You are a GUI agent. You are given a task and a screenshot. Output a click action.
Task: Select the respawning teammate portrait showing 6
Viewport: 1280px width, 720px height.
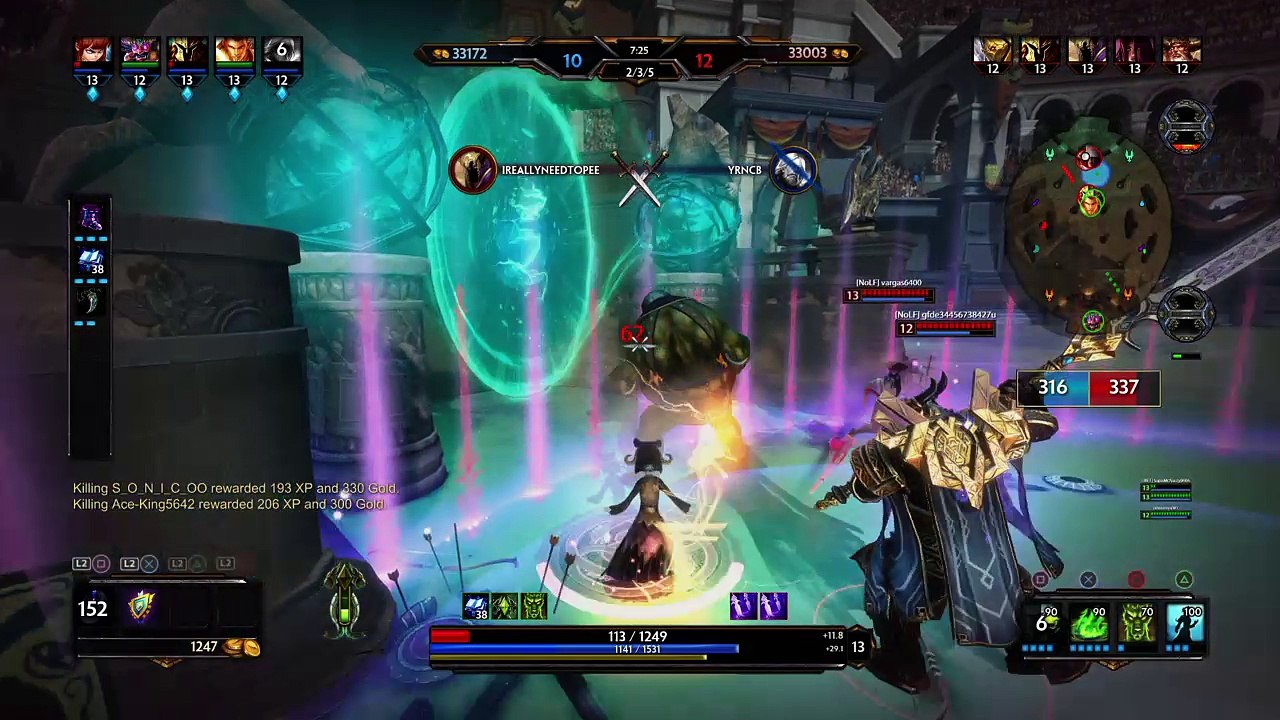[281, 52]
